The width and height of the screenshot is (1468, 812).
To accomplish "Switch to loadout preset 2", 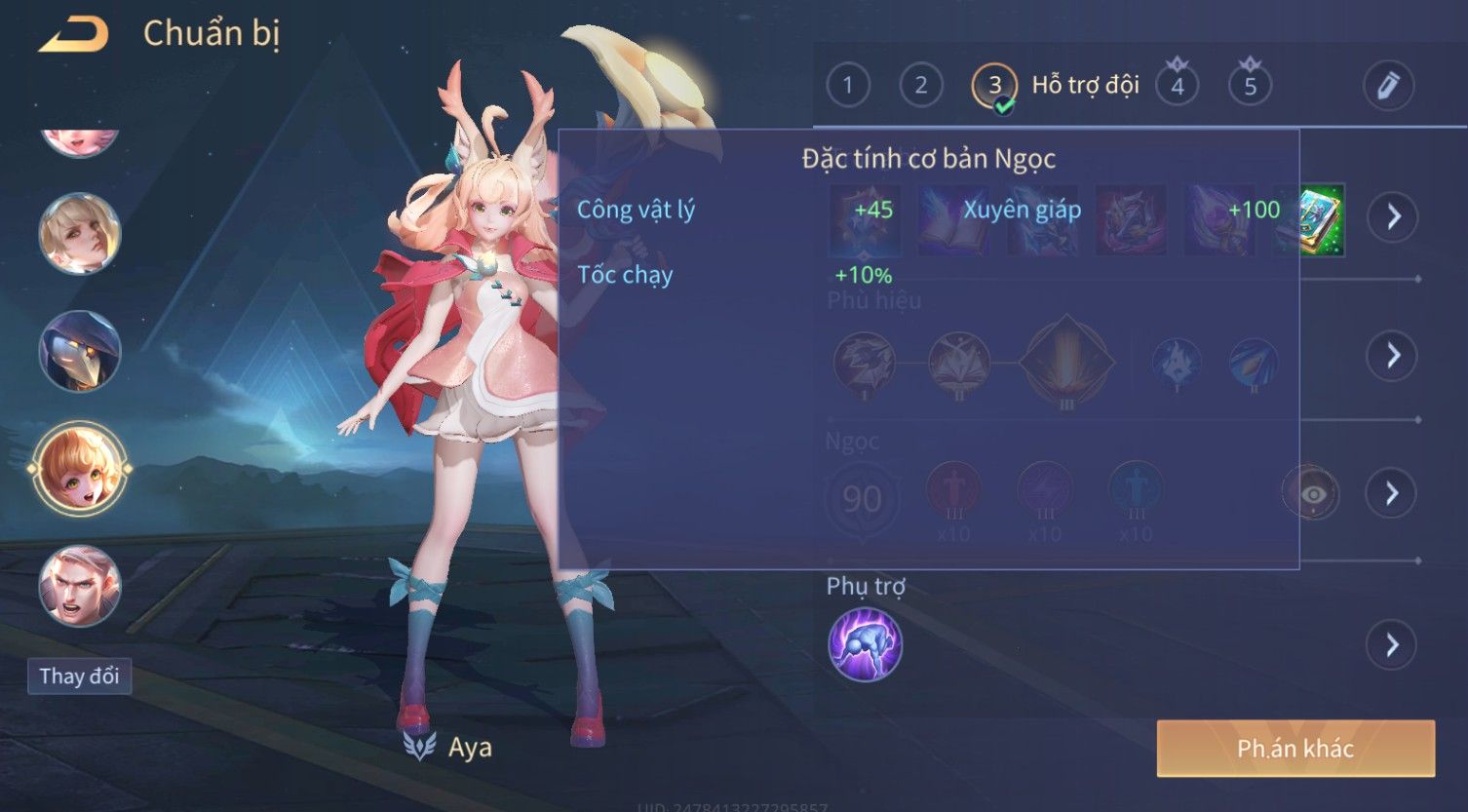I will coord(920,86).
